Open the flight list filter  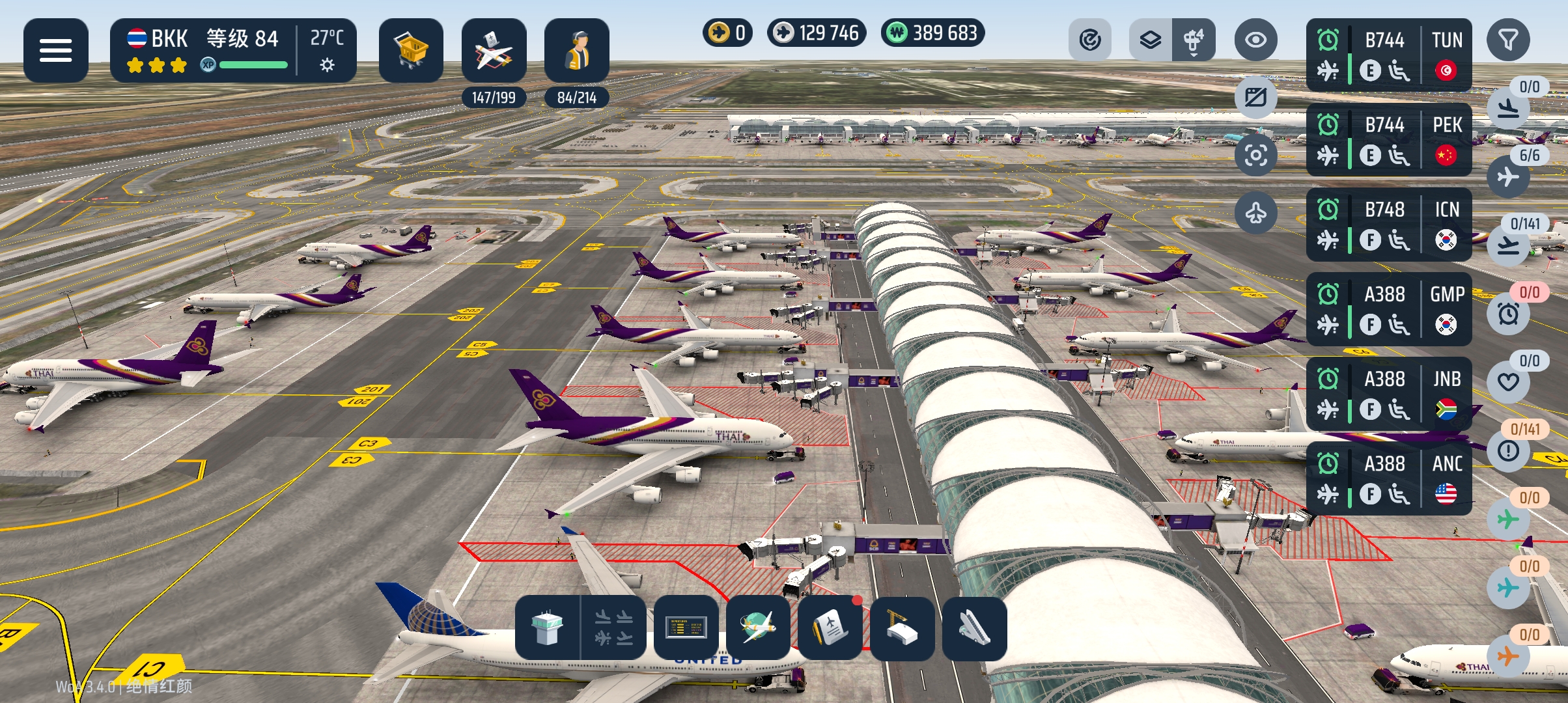click(1508, 40)
